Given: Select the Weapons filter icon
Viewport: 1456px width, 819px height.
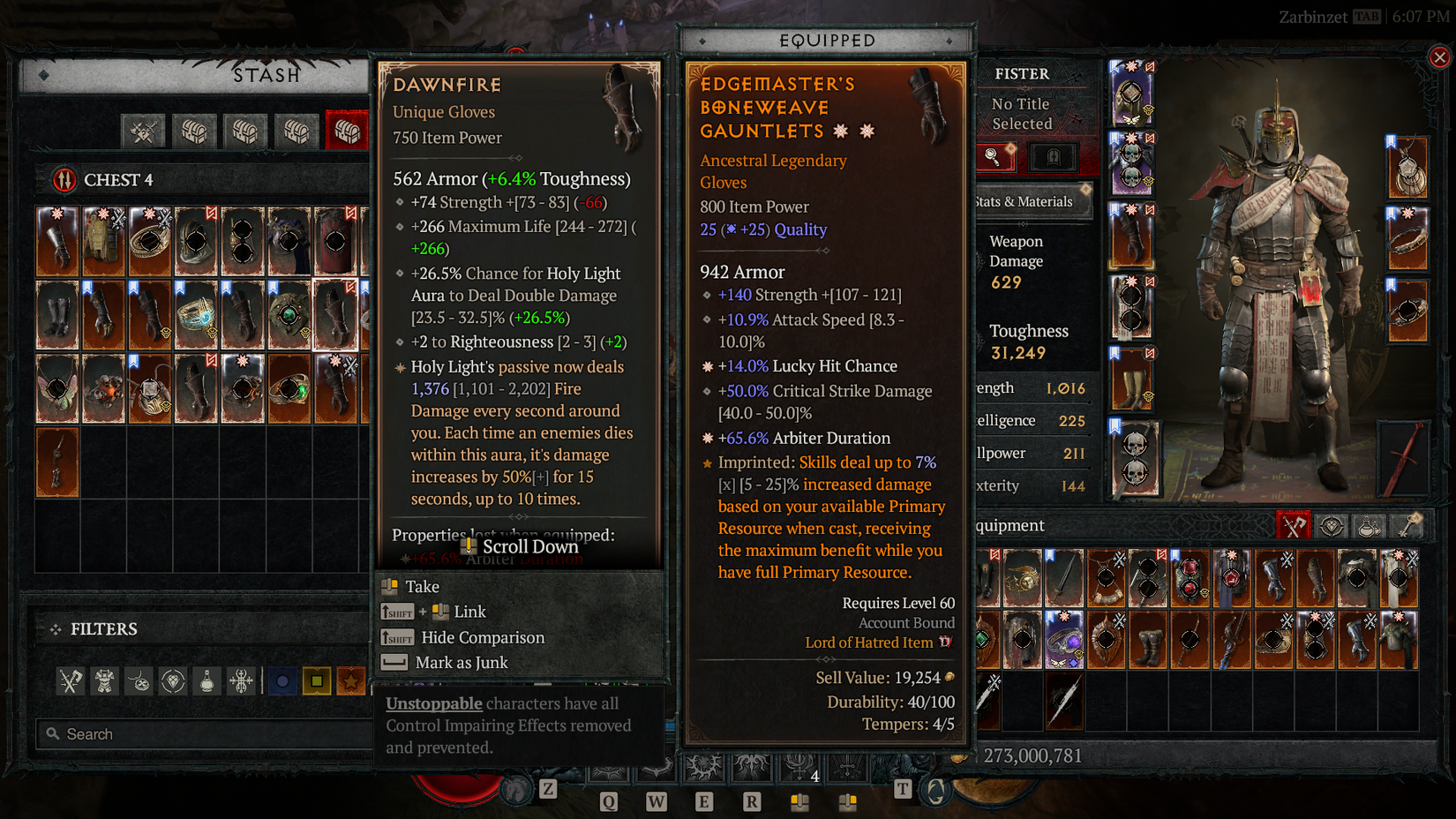Looking at the screenshot, I should pyautogui.click(x=71, y=680).
